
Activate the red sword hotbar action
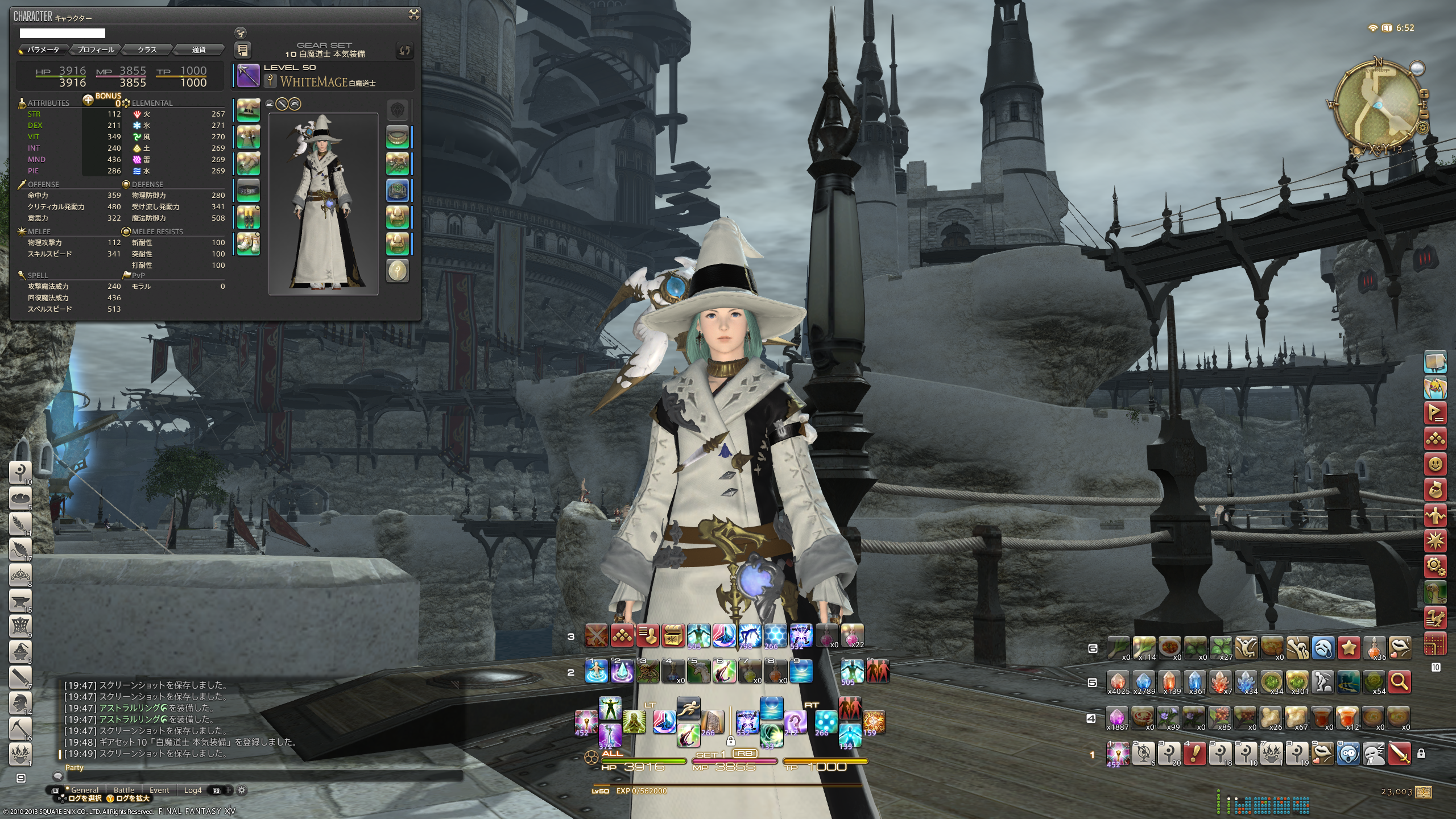(x=1399, y=754)
